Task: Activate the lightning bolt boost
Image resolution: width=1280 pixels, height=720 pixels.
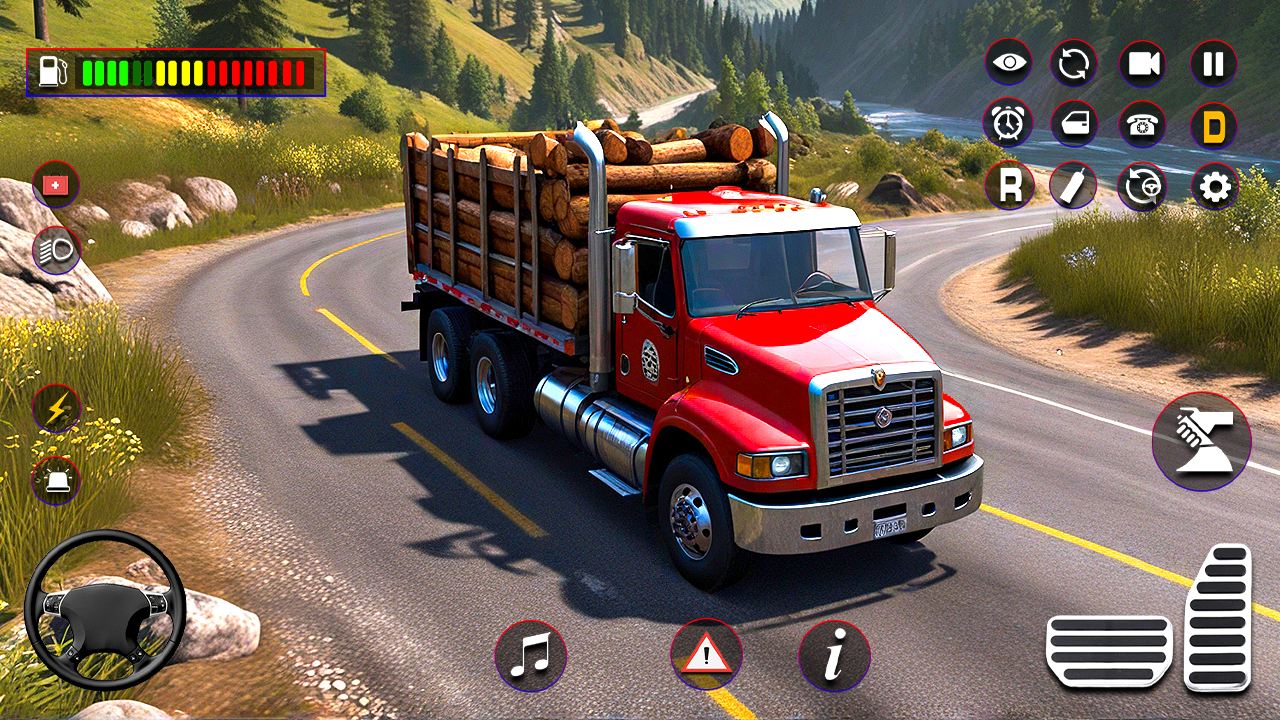Action: 56,409
